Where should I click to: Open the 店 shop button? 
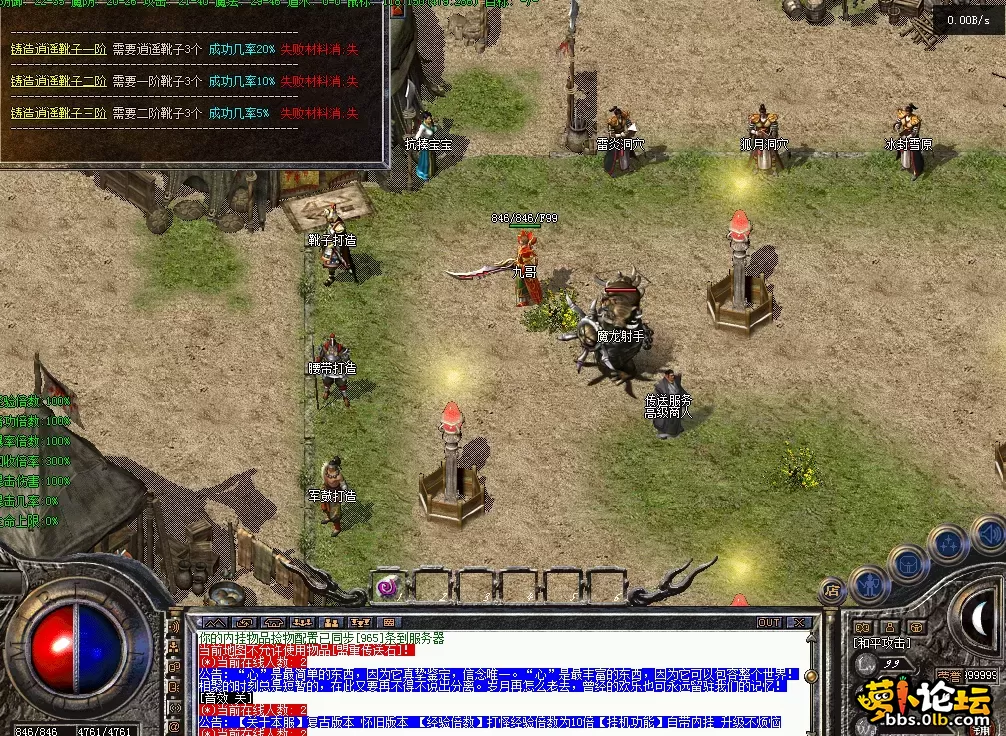(x=832, y=591)
